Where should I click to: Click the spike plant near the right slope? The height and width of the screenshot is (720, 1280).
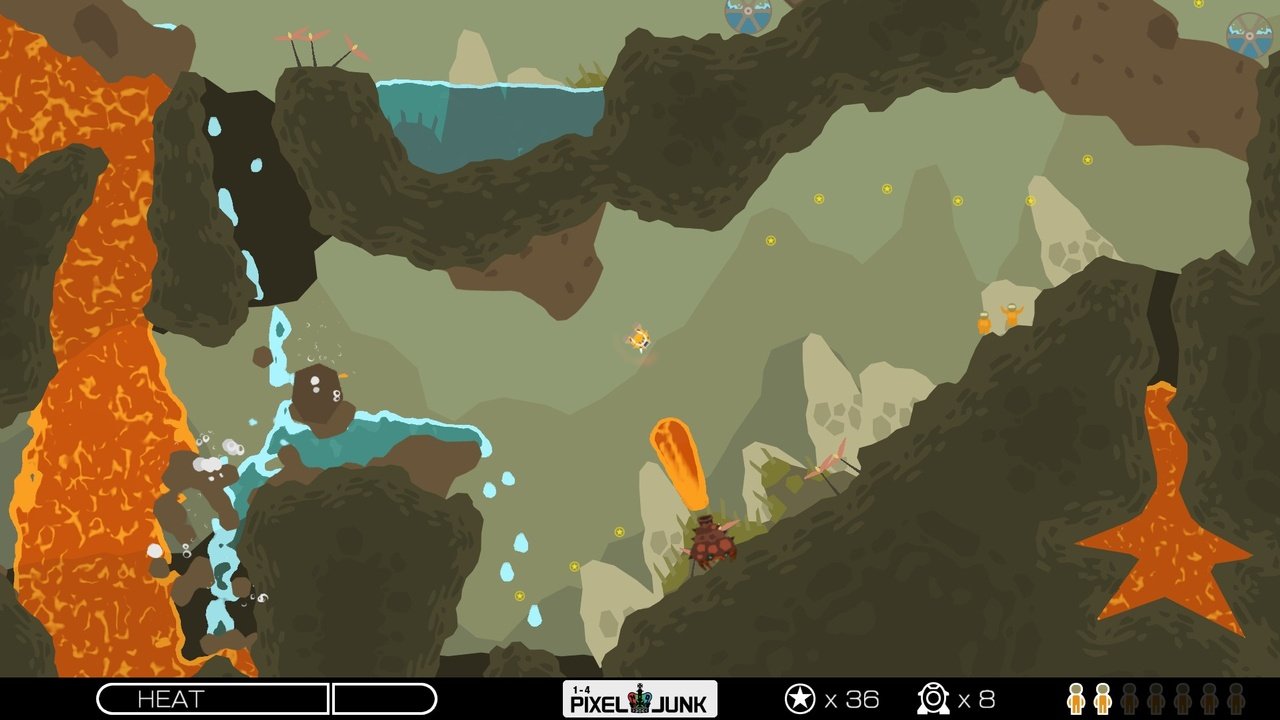point(828,463)
